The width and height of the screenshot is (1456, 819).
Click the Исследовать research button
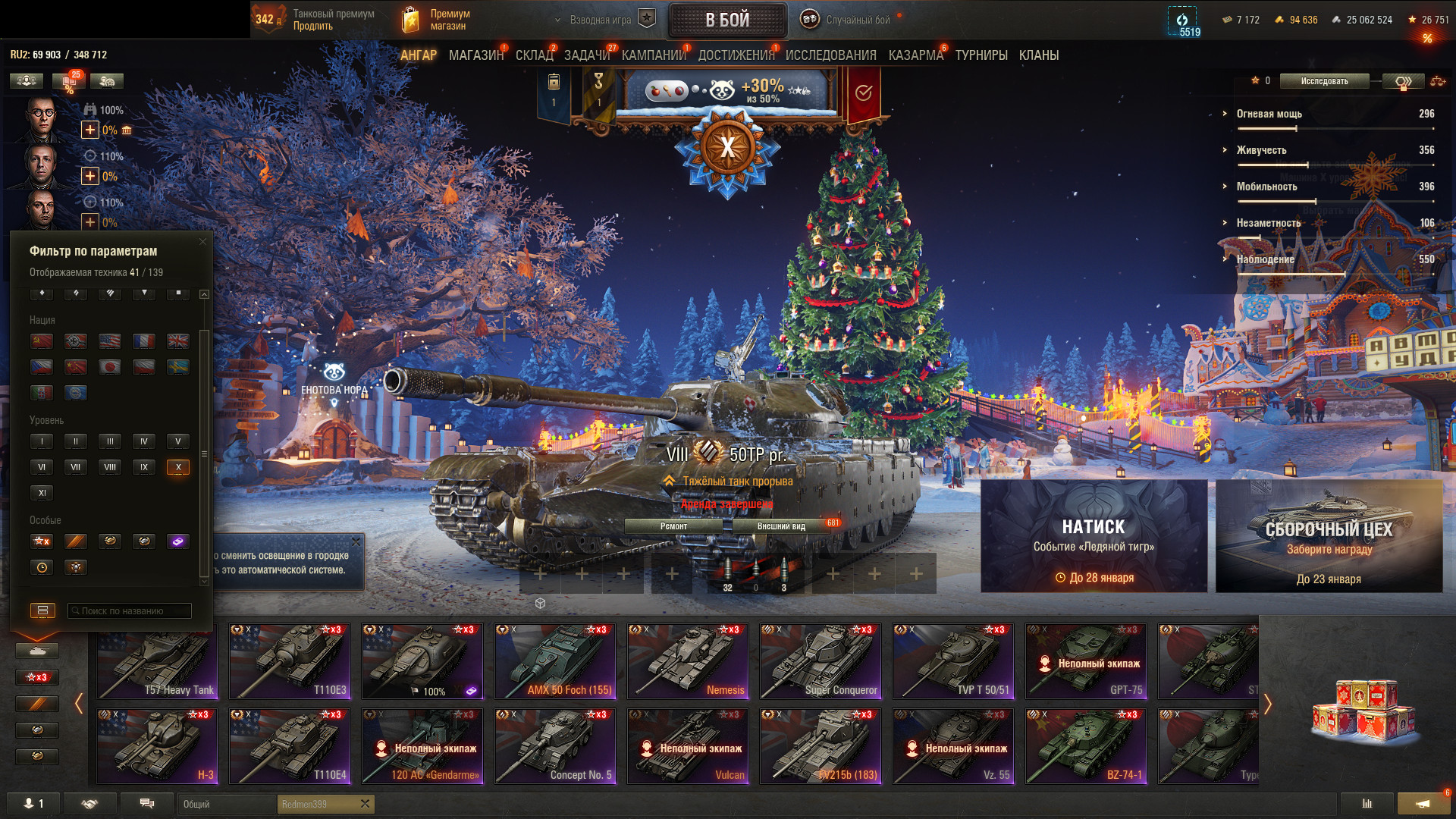pos(1324,81)
